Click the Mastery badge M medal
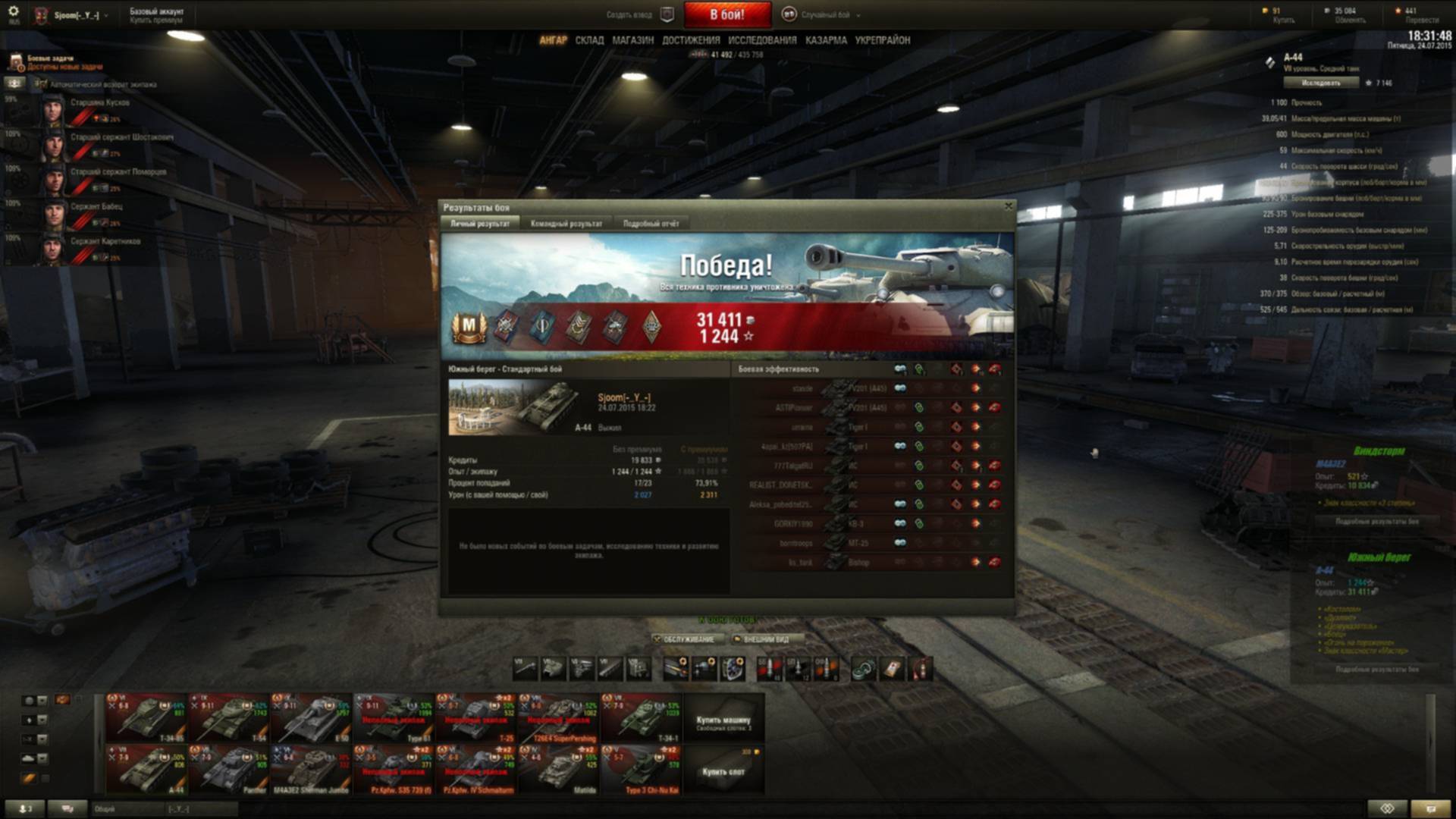The height and width of the screenshot is (819, 1456). point(469,327)
